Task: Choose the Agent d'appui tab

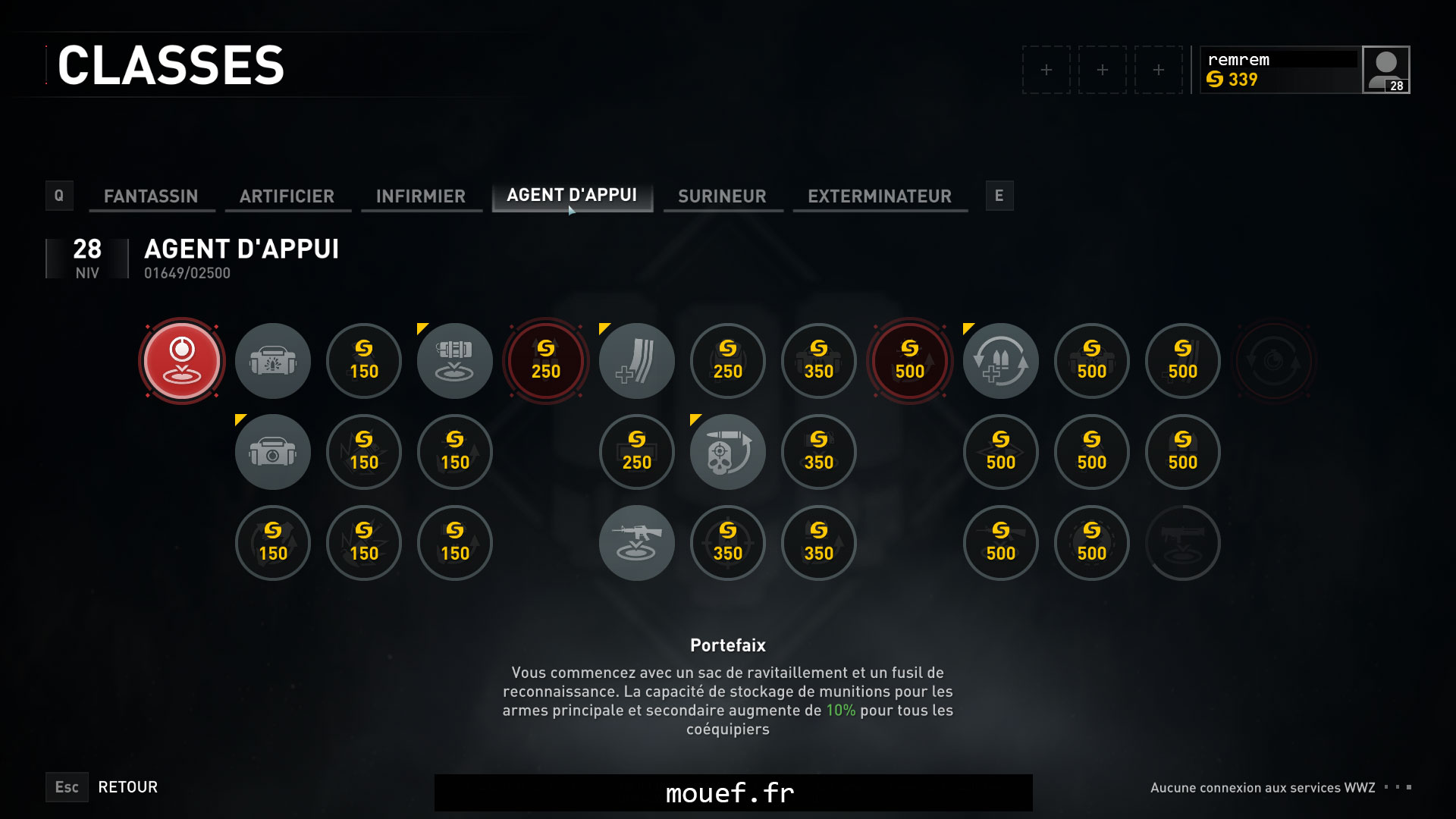Action: click(572, 196)
